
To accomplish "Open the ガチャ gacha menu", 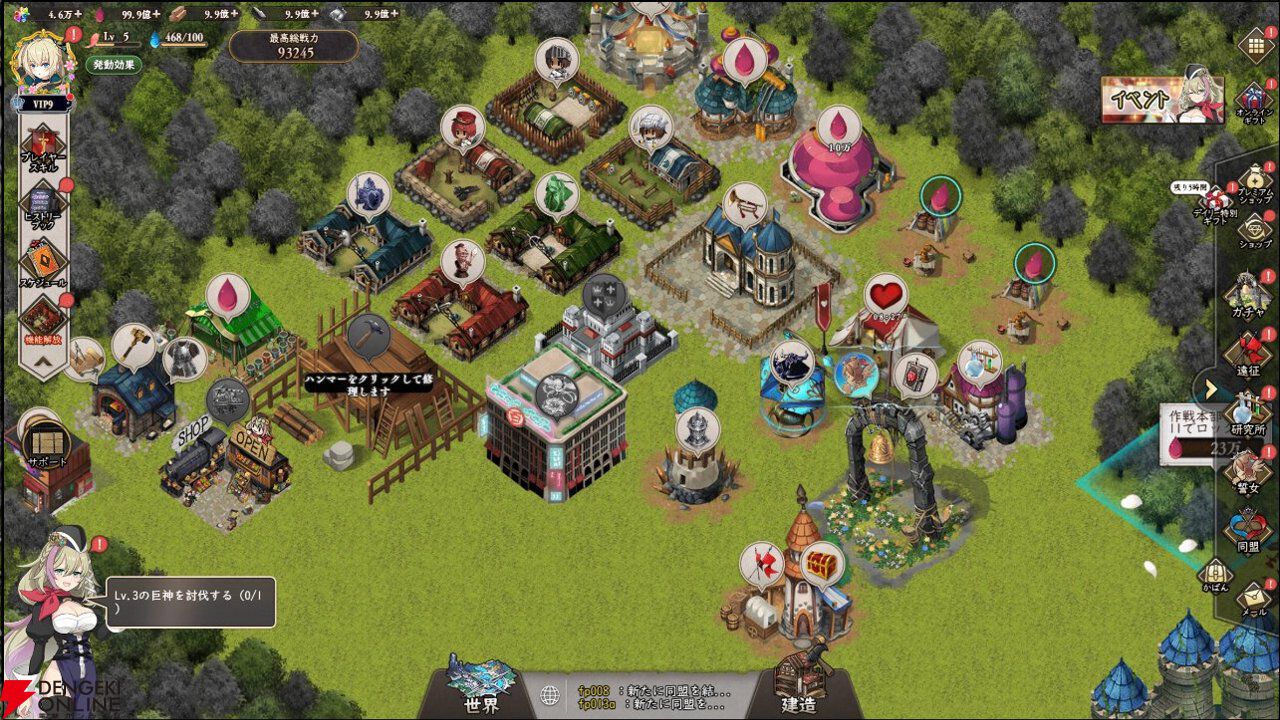I will point(1248,295).
